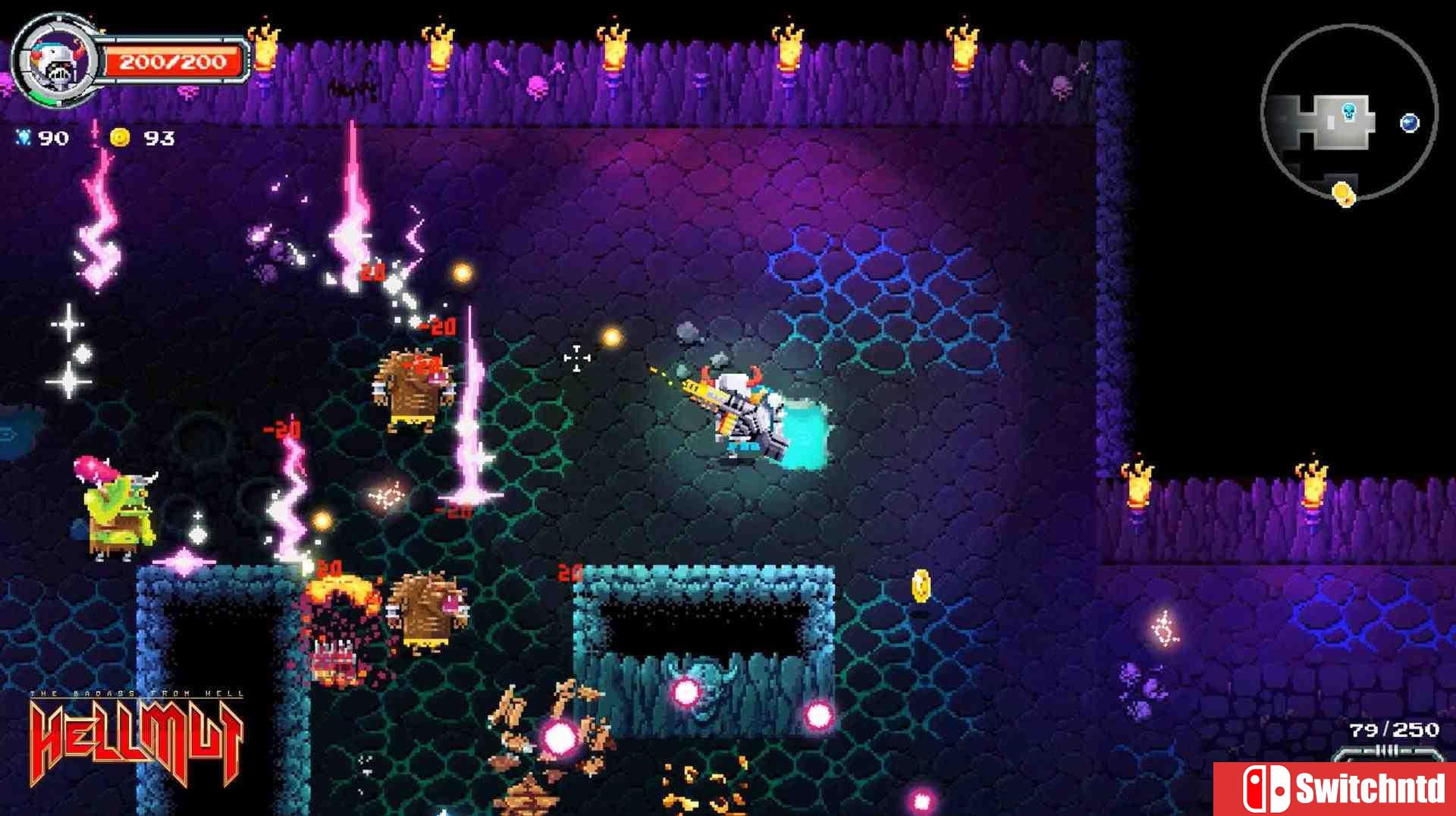Screen dimensions: 1456x816
Task: Expand the gem counter showing 90
Action: (53, 138)
